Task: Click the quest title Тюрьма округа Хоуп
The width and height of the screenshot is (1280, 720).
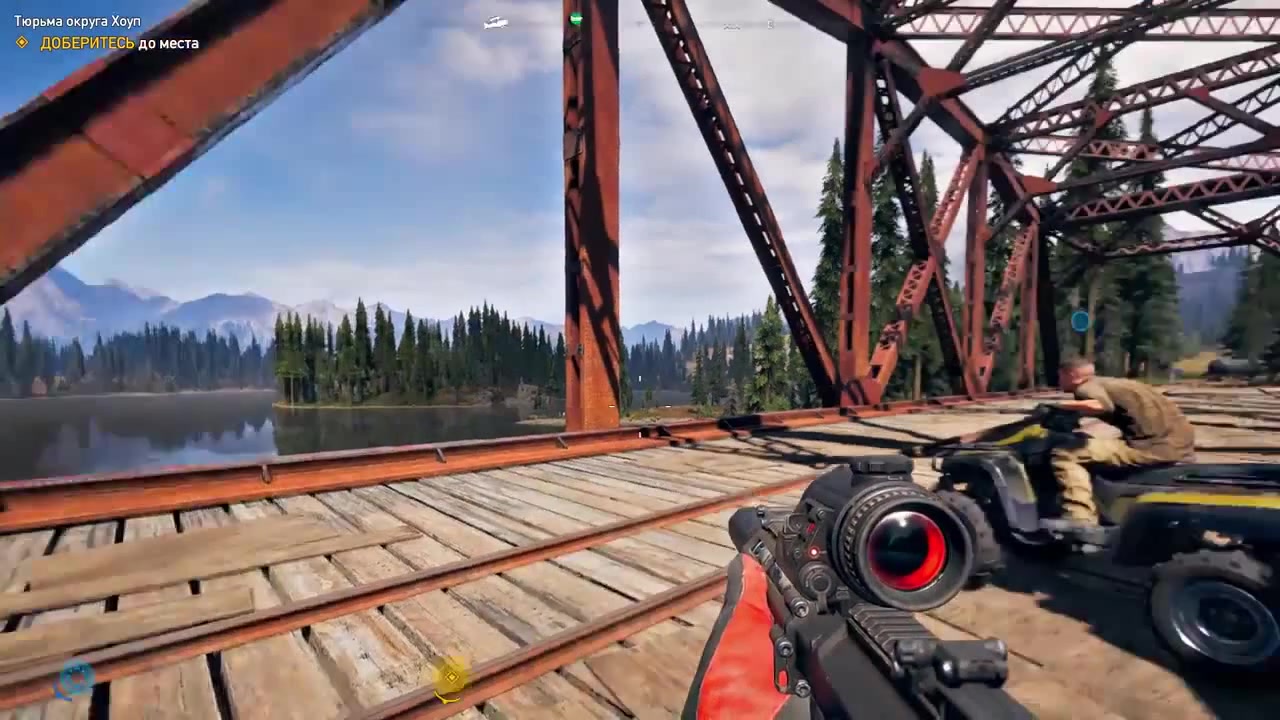Action: 77,21
